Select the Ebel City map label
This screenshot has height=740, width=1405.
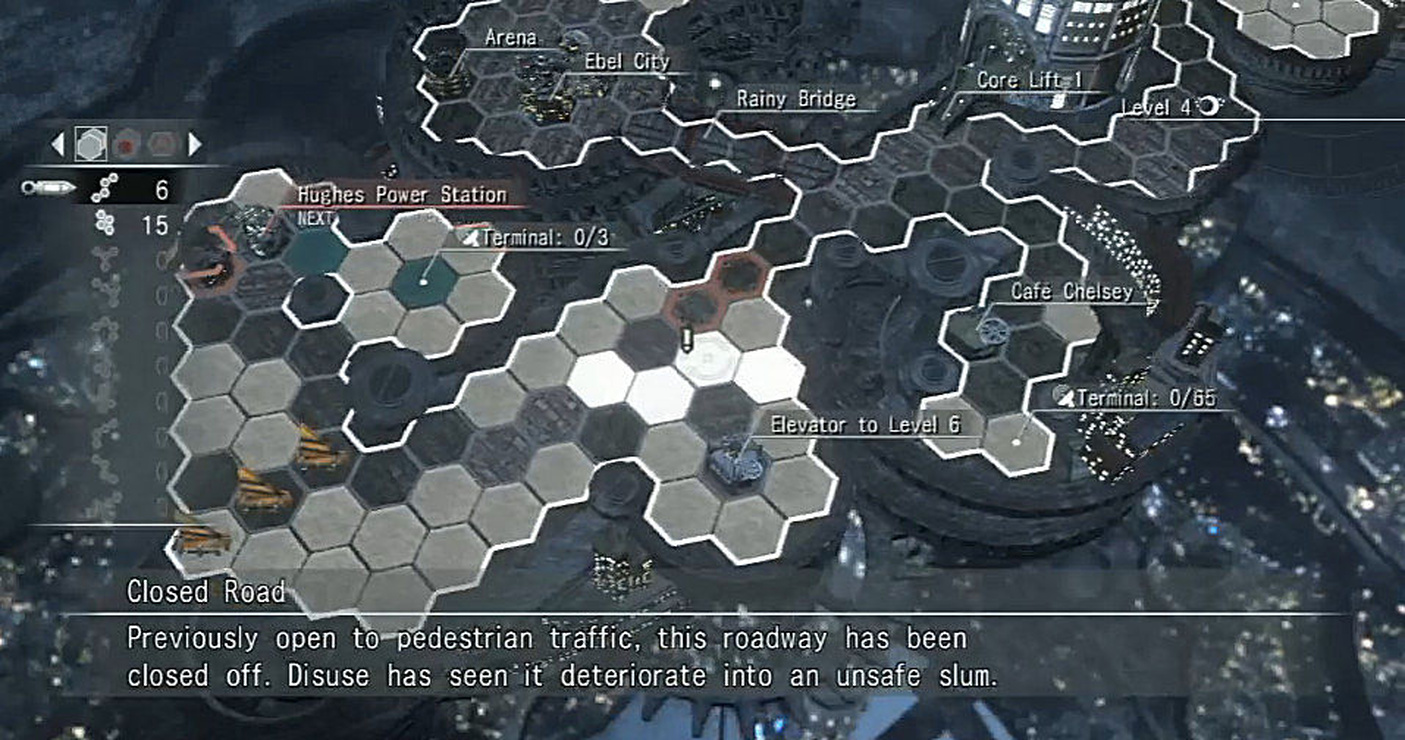tap(625, 61)
